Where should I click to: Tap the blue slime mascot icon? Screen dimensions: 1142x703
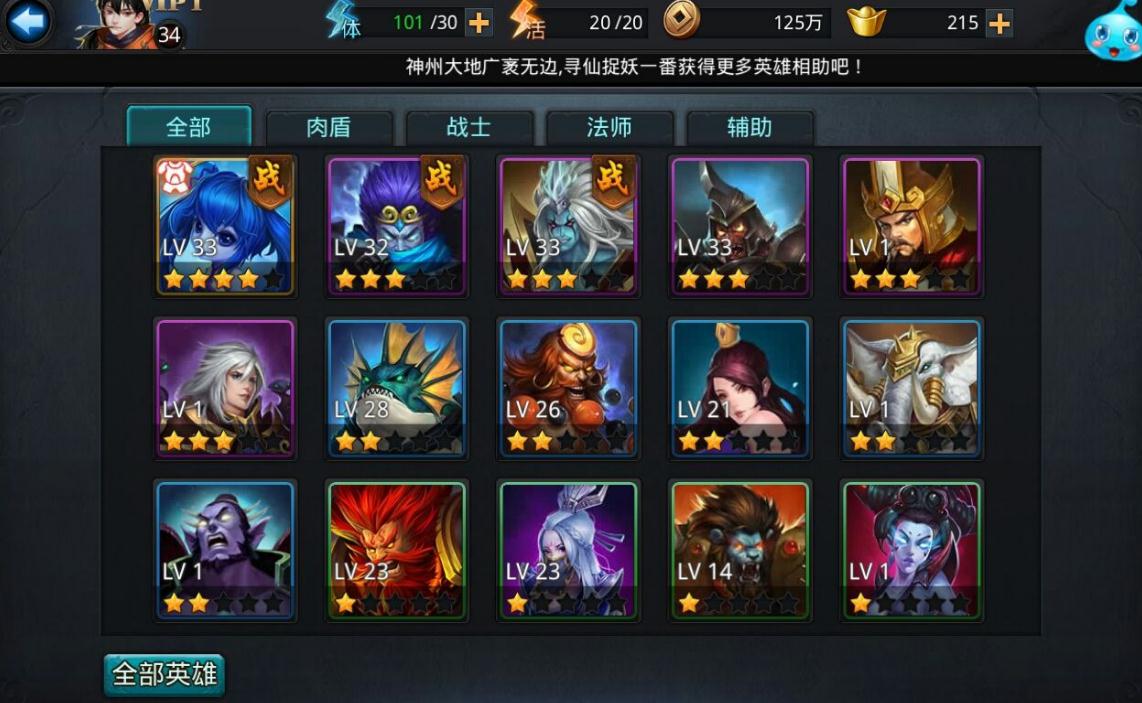1112,30
